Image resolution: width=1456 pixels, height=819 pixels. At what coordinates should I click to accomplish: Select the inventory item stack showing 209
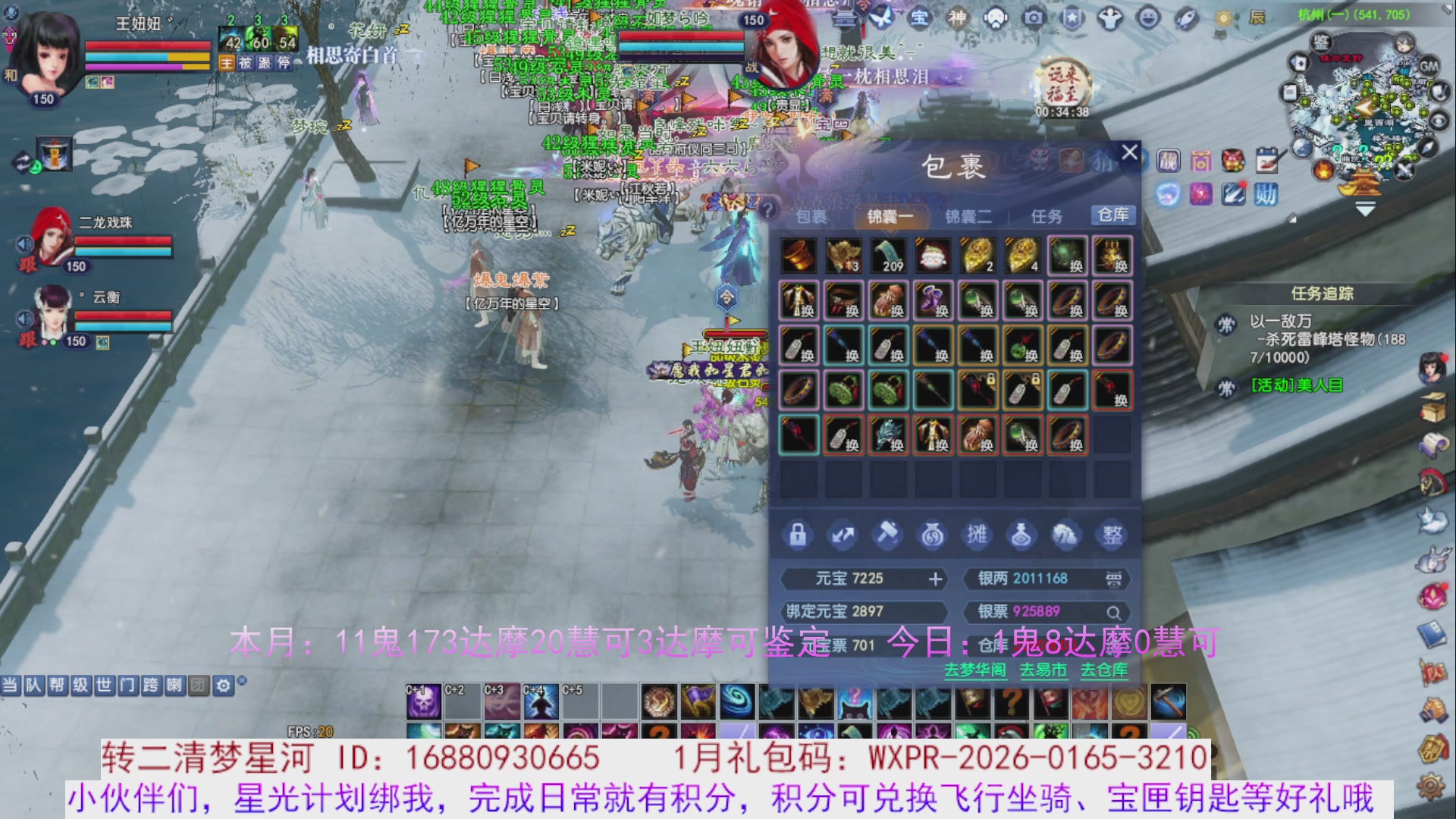tap(888, 256)
